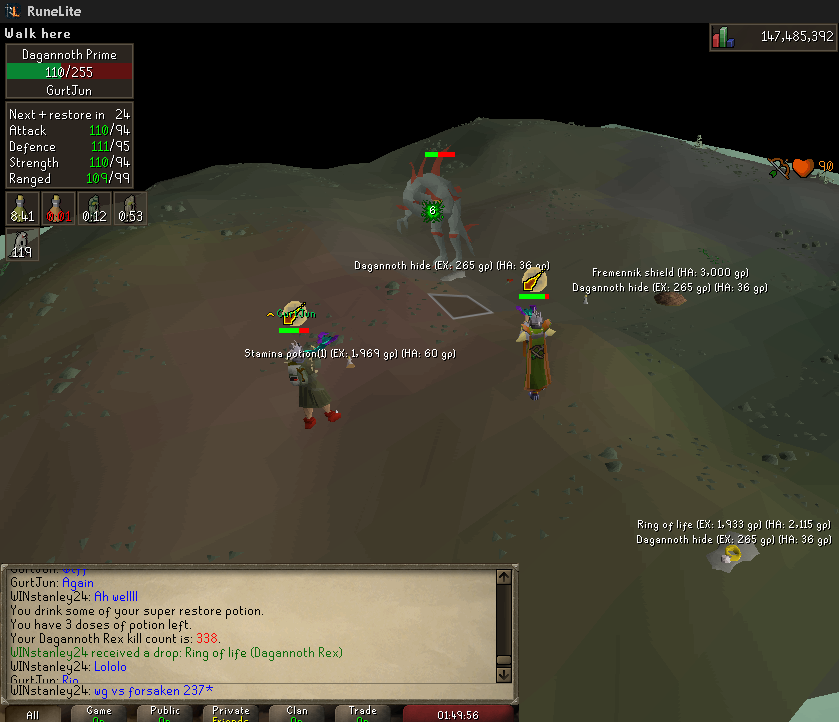Viewport: 839px width, 722px height.
Task: Click the XP bar-chart tracker showing 147,485,392
Action: [771, 37]
